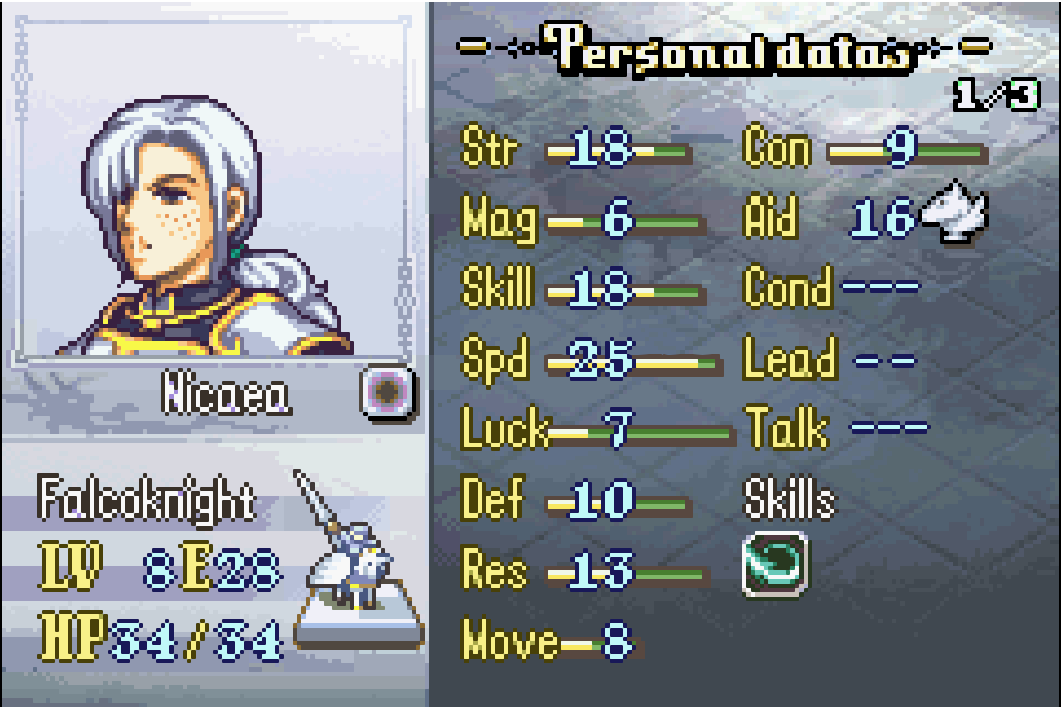
Task: Click the affinity icon beside Nicaea's name
Action: (387, 393)
